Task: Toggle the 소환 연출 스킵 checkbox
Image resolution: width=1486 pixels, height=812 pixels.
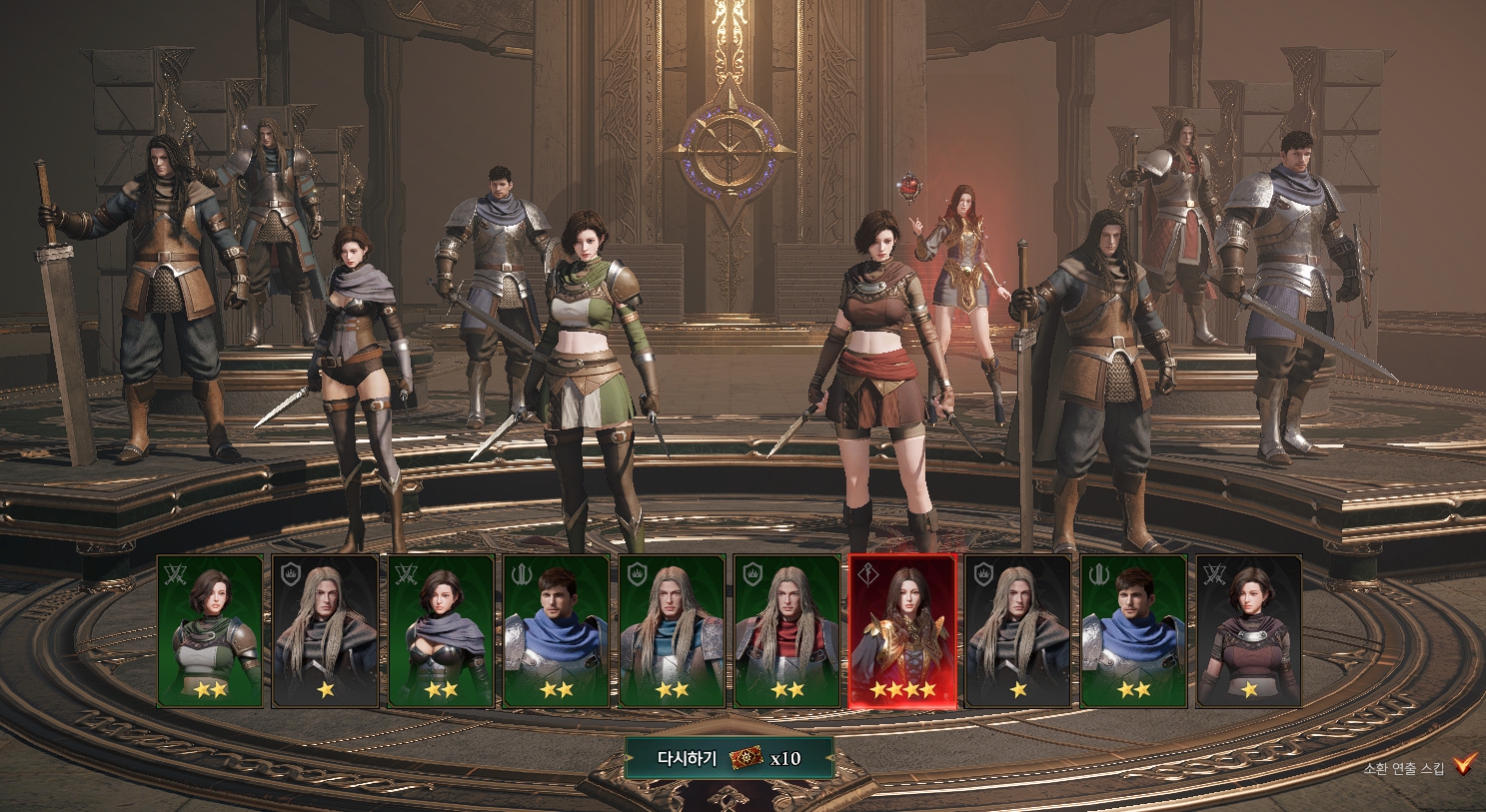Action: click(x=1464, y=765)
